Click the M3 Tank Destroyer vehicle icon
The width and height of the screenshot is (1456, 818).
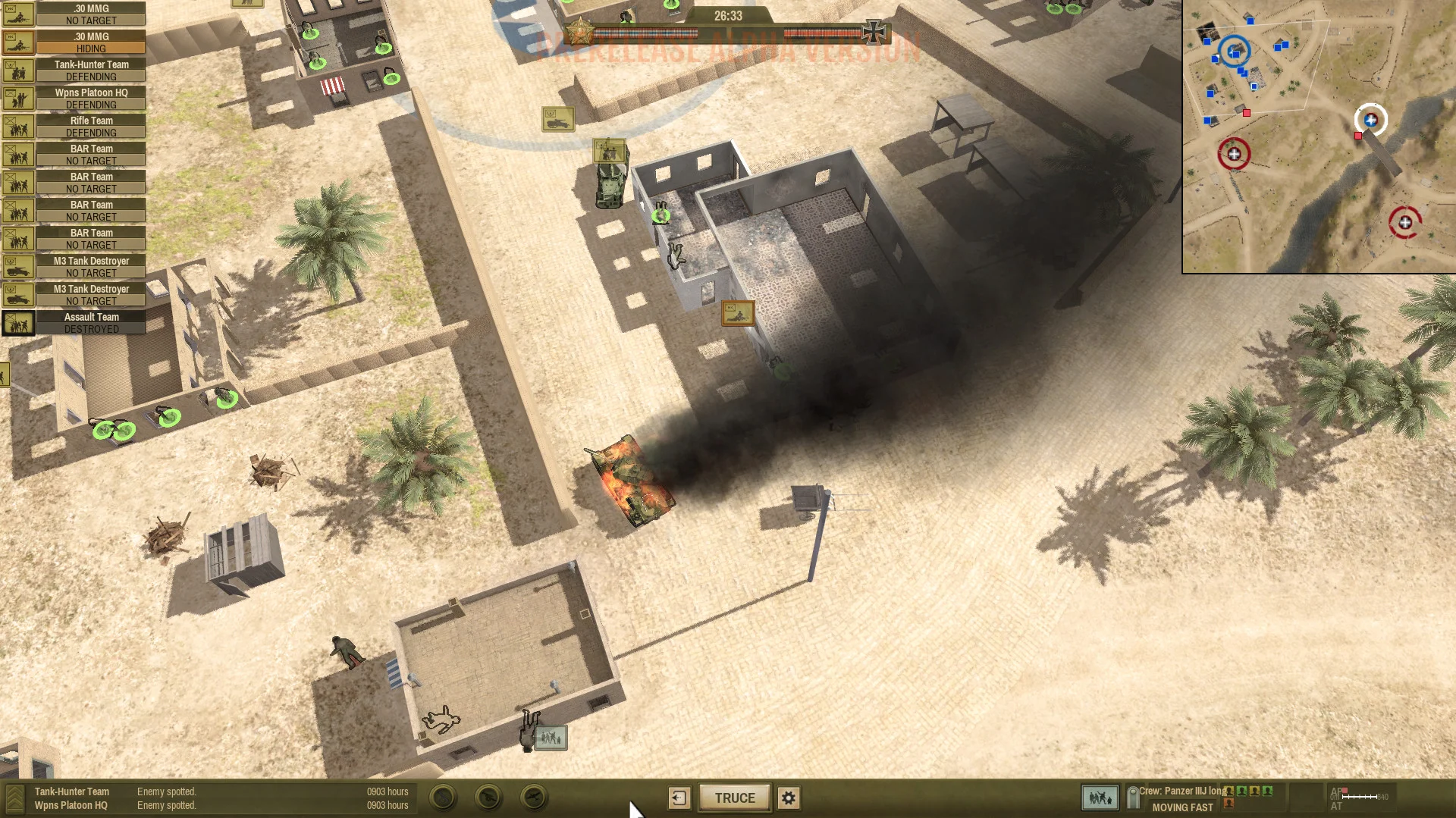tap(18, 266)
